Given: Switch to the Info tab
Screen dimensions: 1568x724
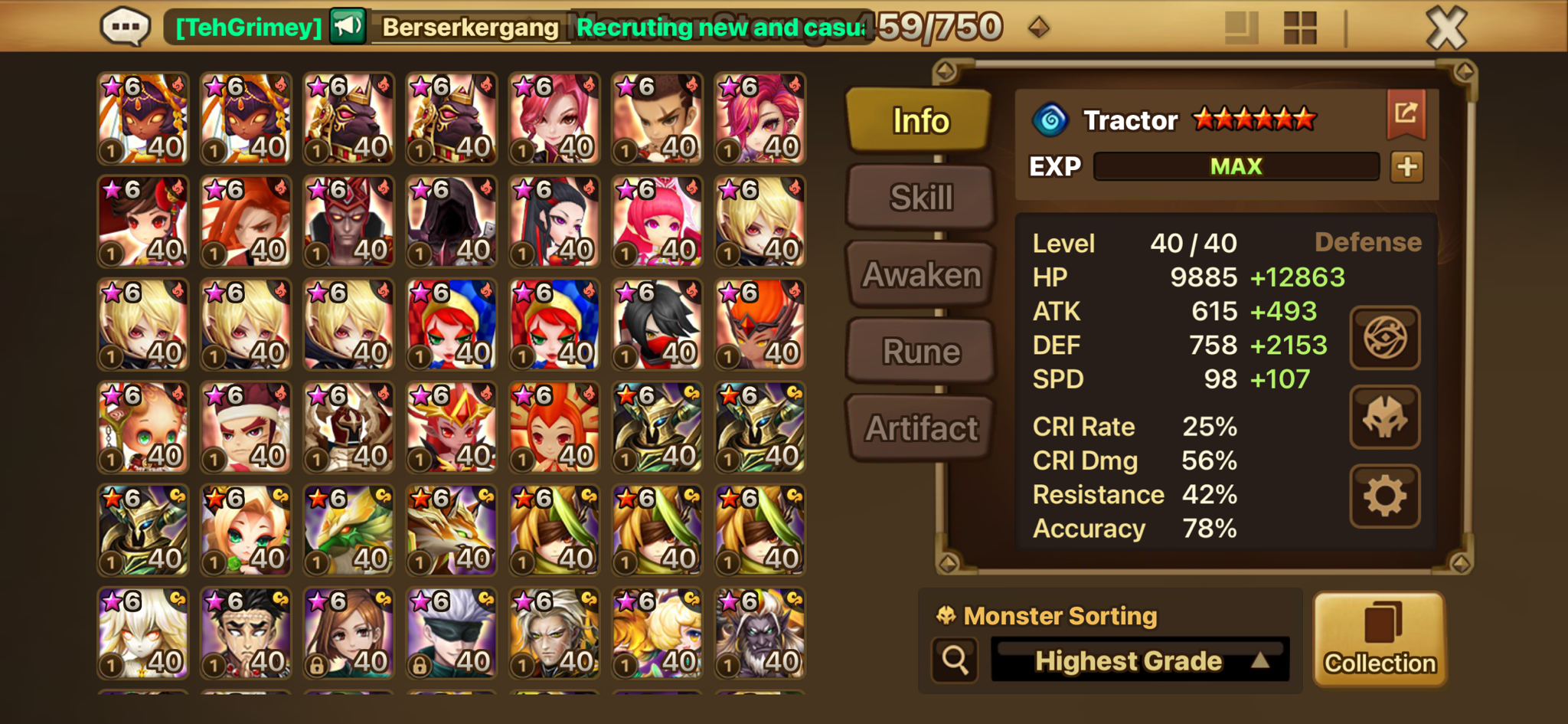Looking at the screenshot, I should click(920, 120).
